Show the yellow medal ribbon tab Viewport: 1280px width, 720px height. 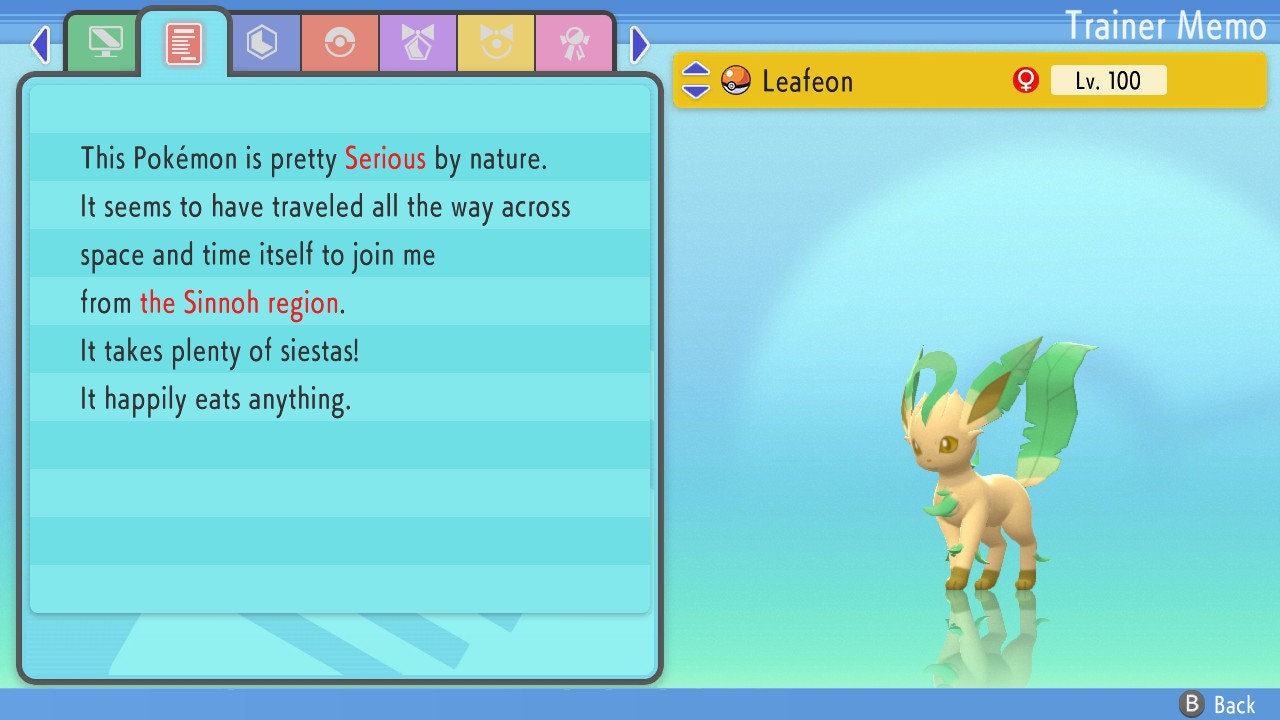click(x=496, y=43)
